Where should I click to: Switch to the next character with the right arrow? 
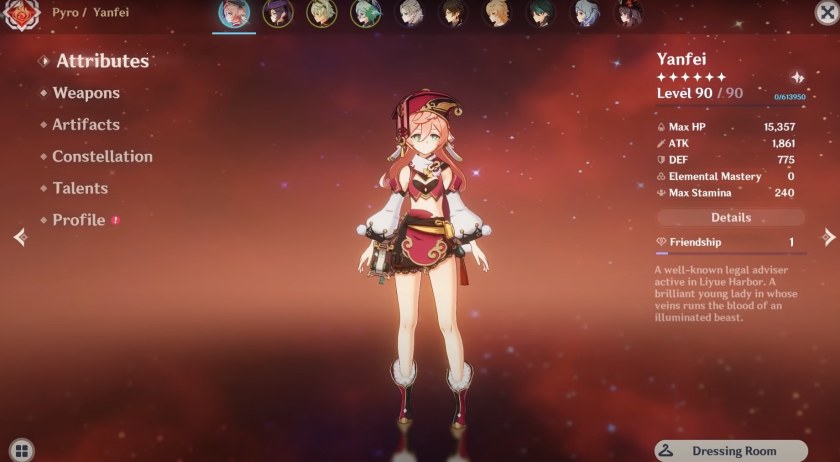coord(828,237)
